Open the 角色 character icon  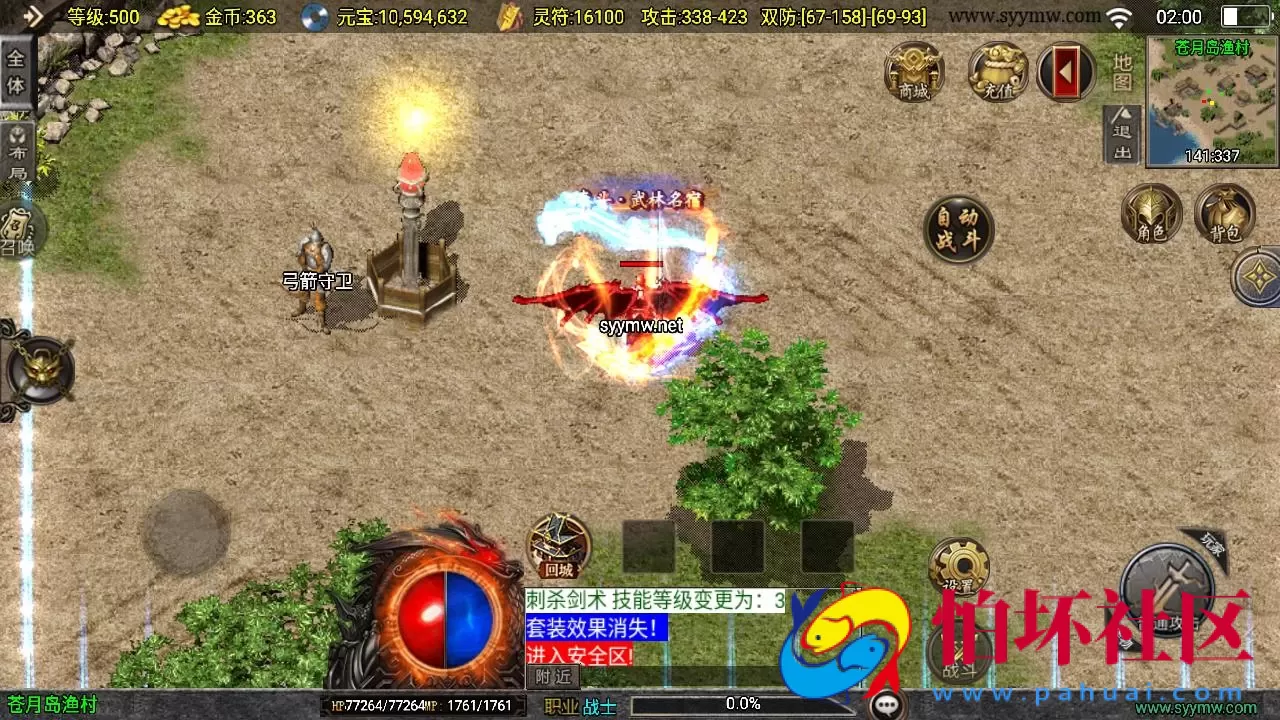(1149, 213)
